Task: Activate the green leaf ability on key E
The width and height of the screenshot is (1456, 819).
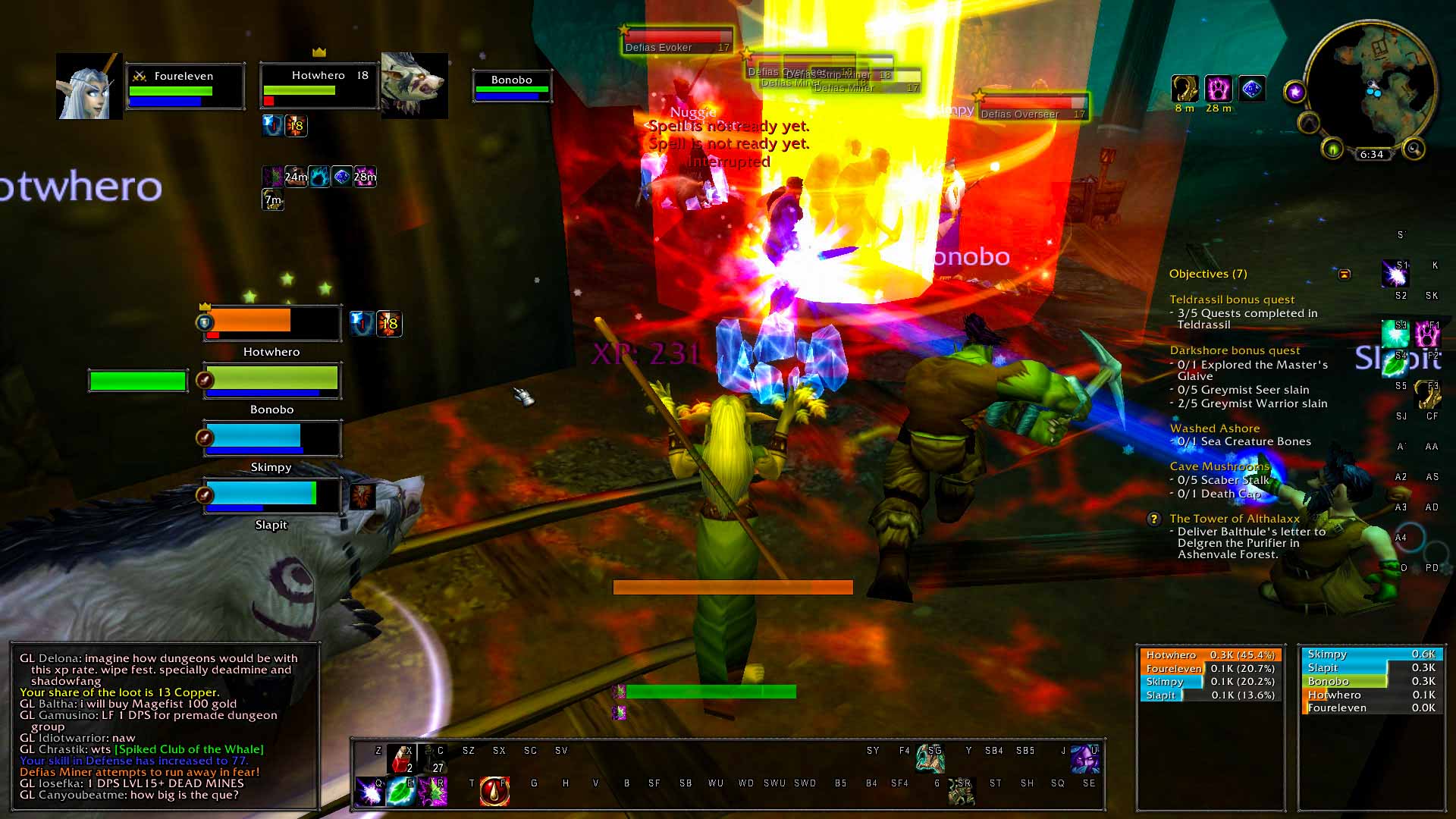Action: [400, 791]
